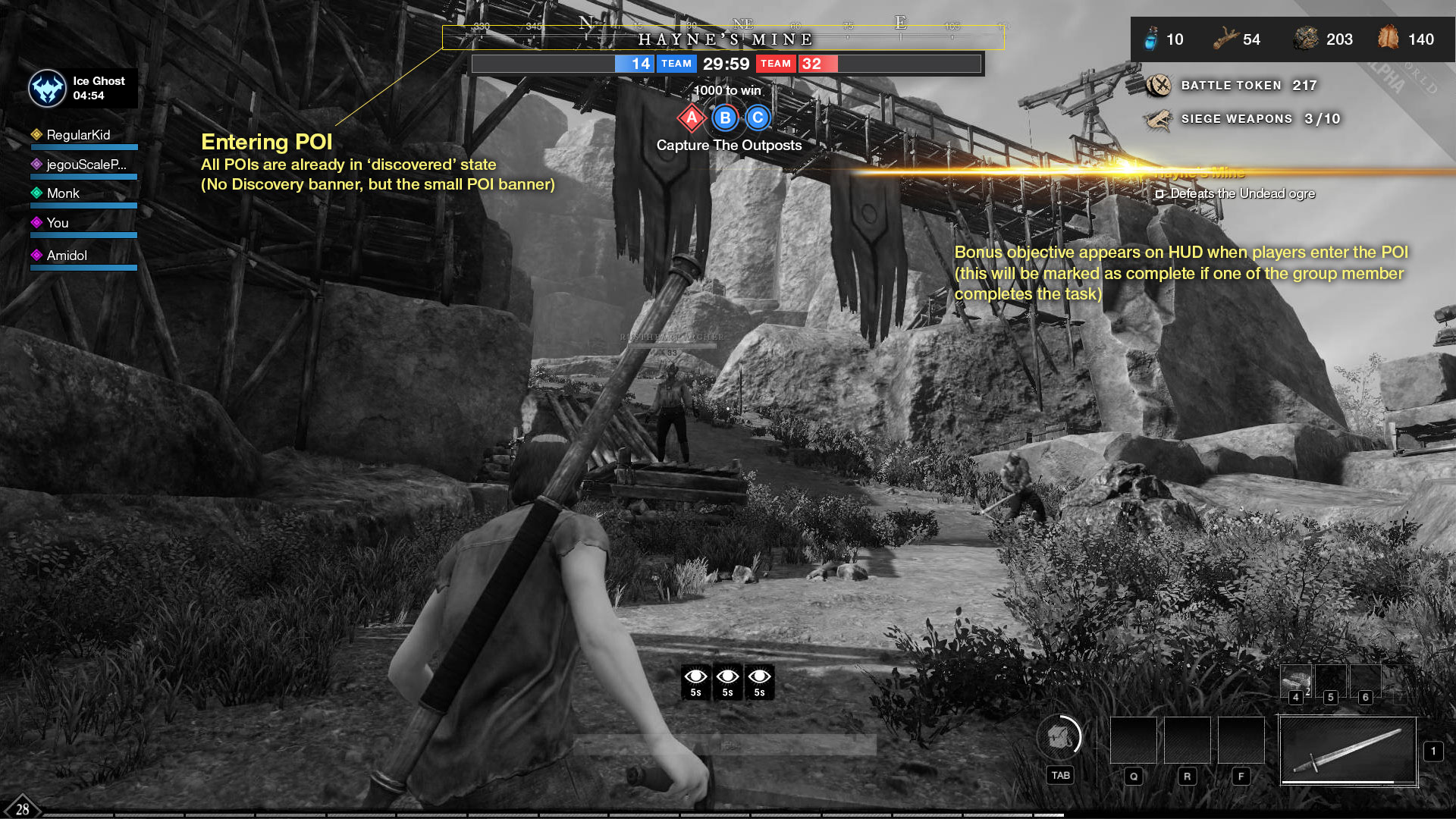Click the level 28 badge
Viewport: 1456px width, 819px height.
pos(22,808)
